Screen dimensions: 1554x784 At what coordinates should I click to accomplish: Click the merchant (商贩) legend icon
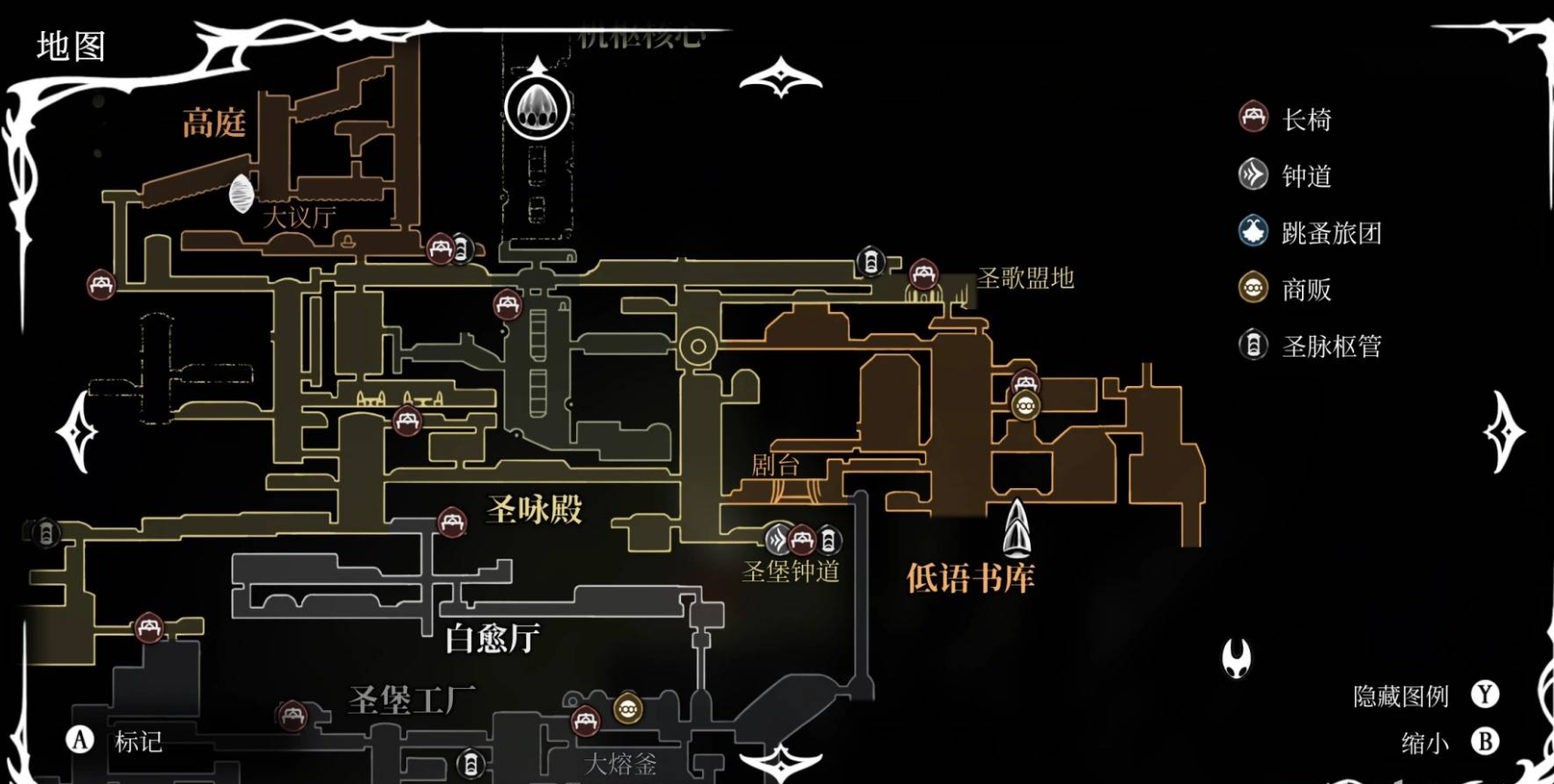point(1252,289)
